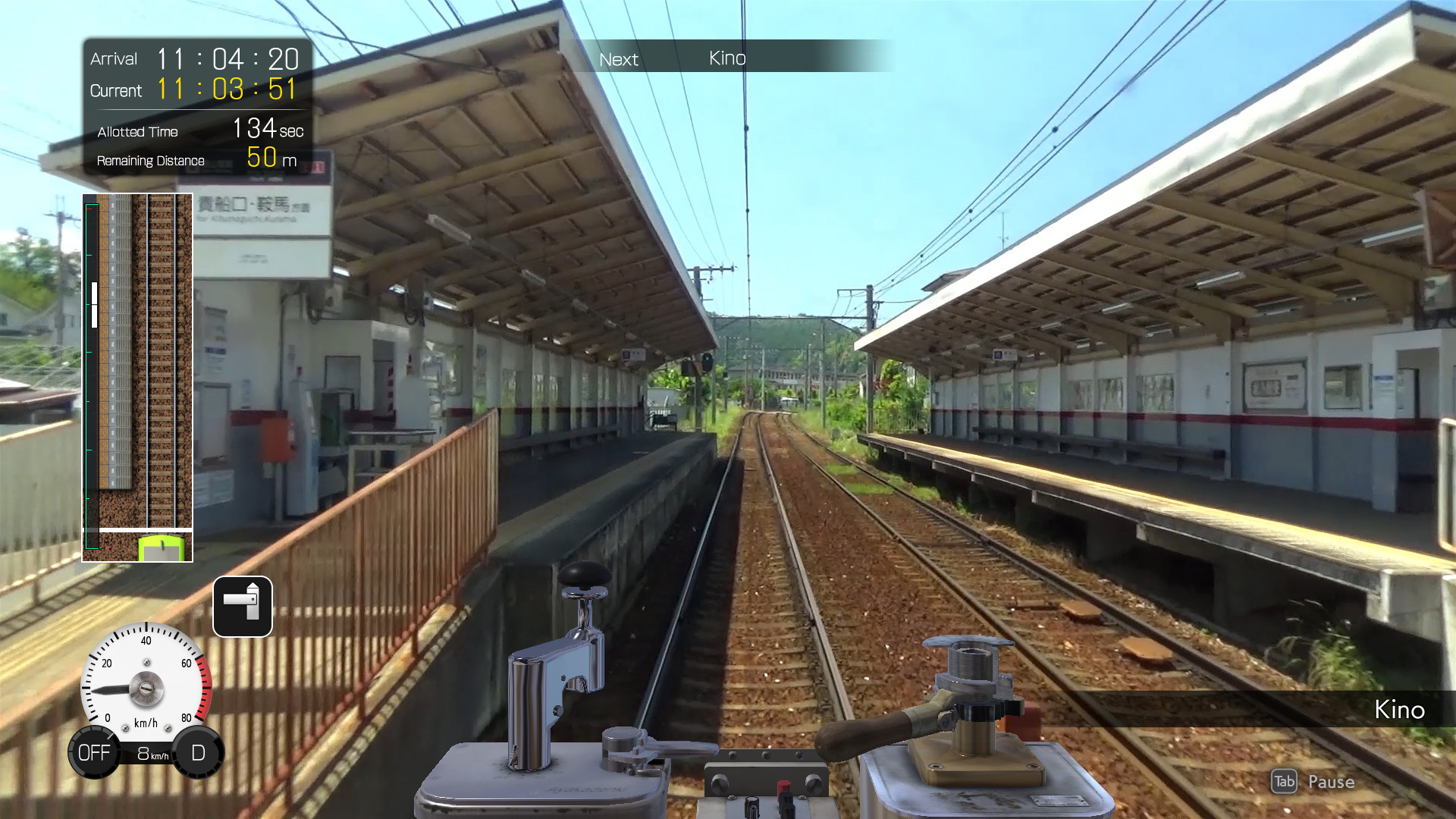Click the railway signal post icon
Screen dimensions: 1456x819
(x=243, y=607)
